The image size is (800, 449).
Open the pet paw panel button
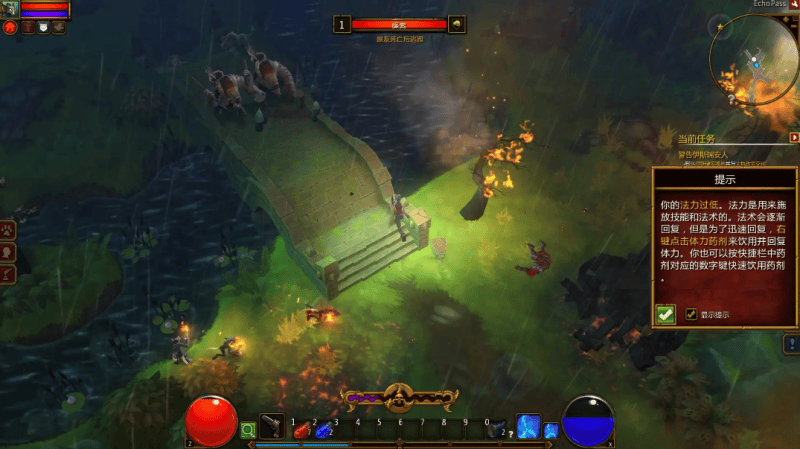8,229
